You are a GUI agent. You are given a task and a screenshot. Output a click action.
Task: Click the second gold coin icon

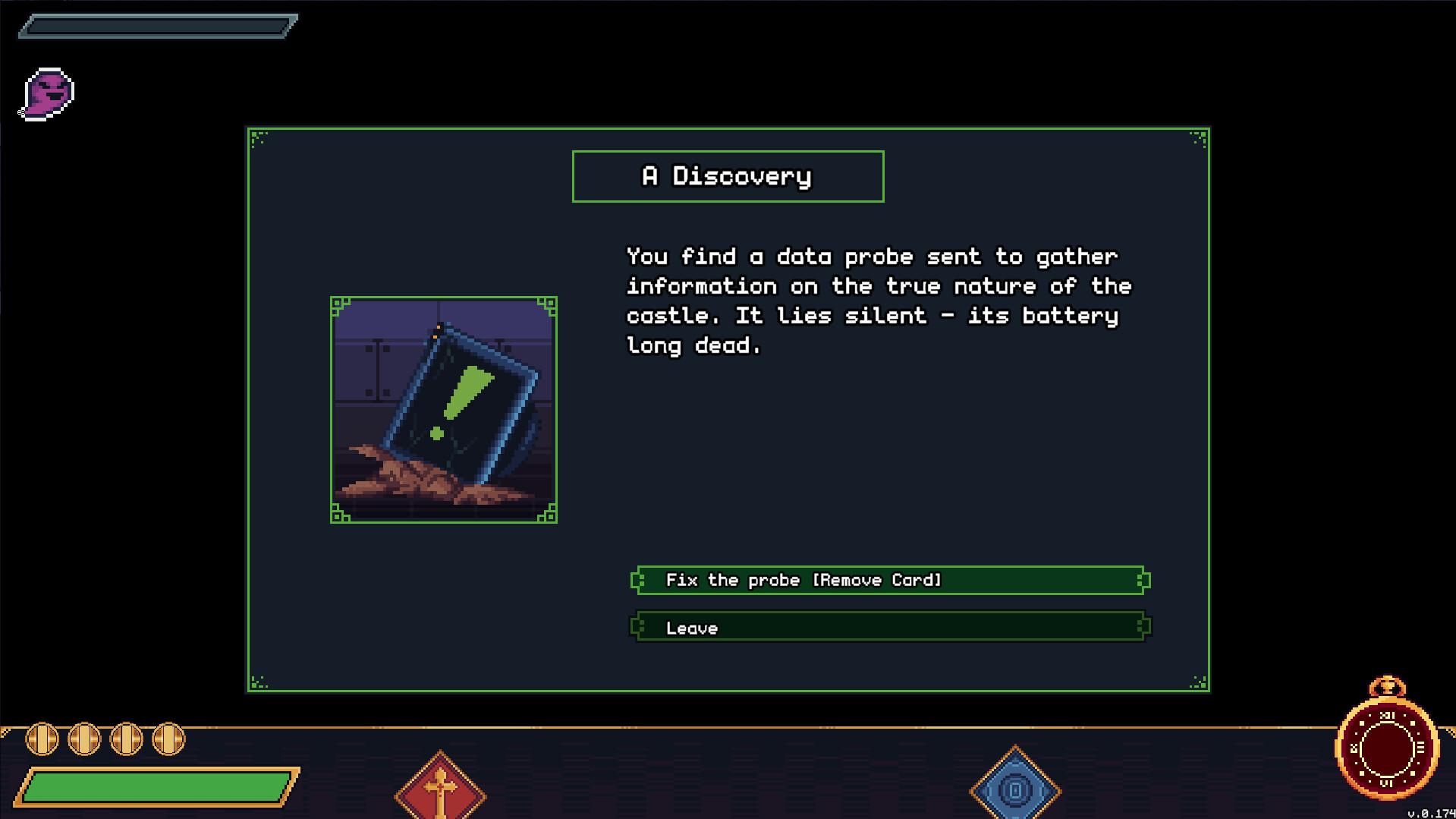pos(83,737)
